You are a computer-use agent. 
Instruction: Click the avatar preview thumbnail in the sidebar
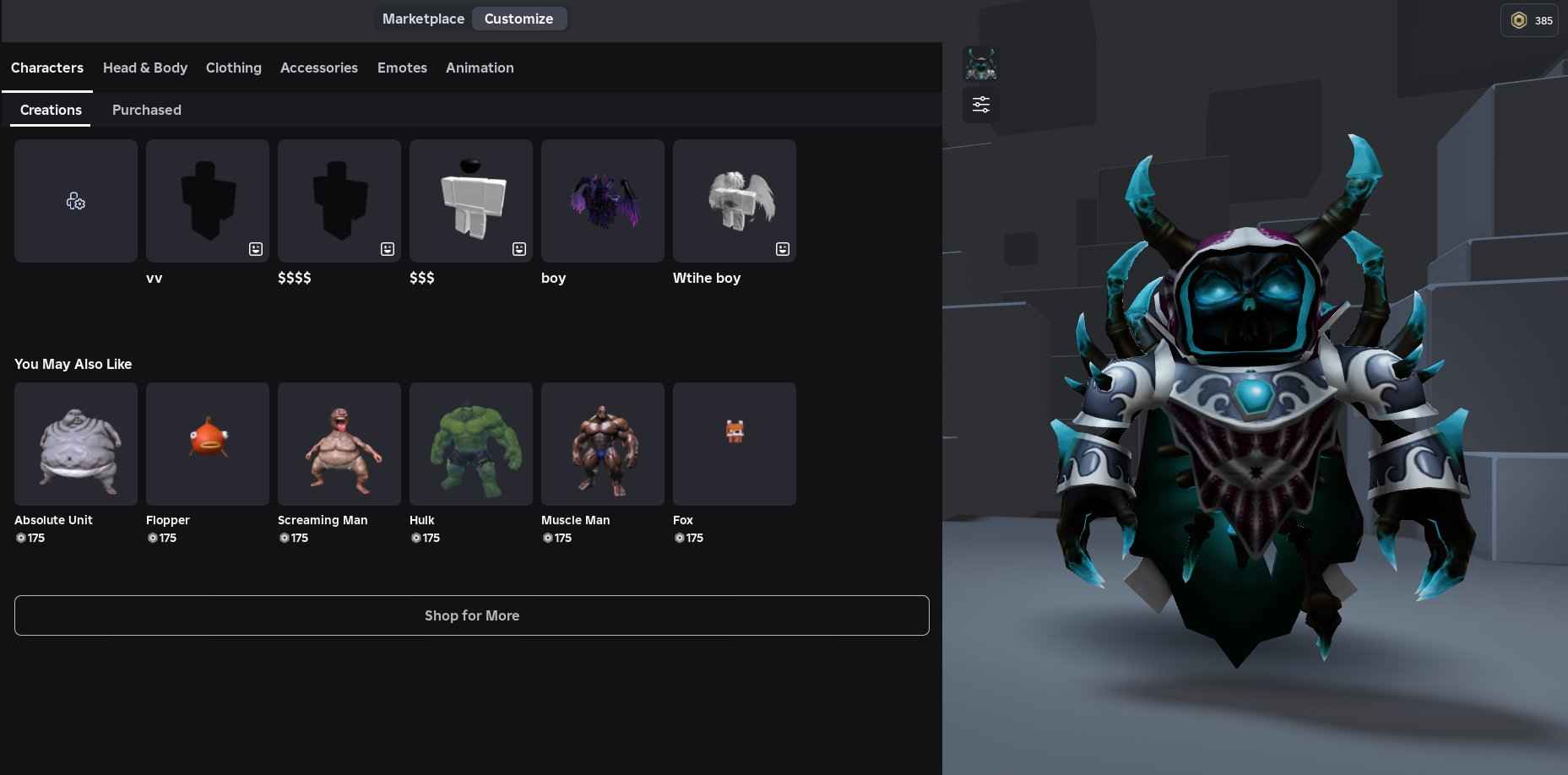979,63
